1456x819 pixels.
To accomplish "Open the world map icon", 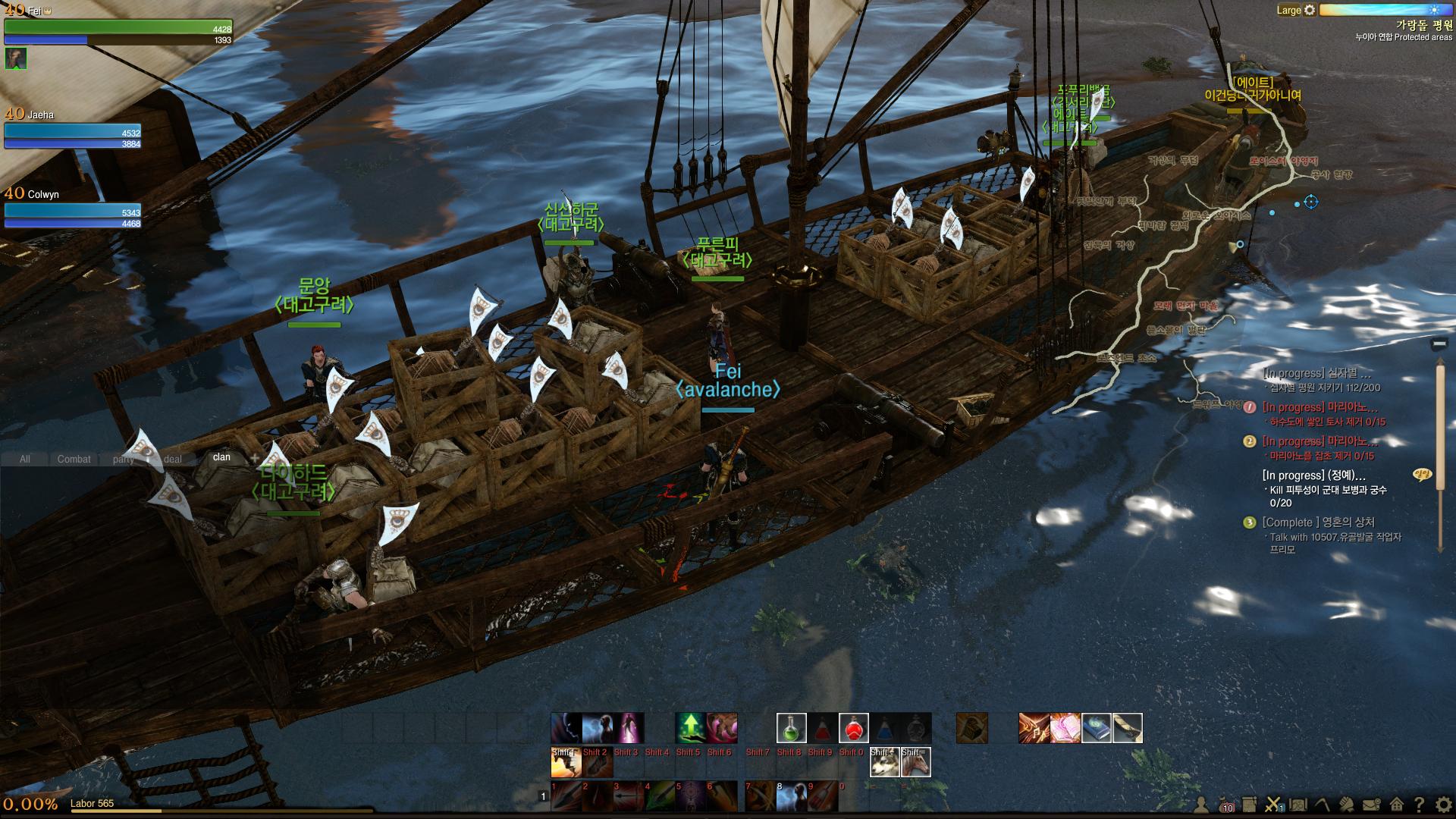I will click(1298, 805).
